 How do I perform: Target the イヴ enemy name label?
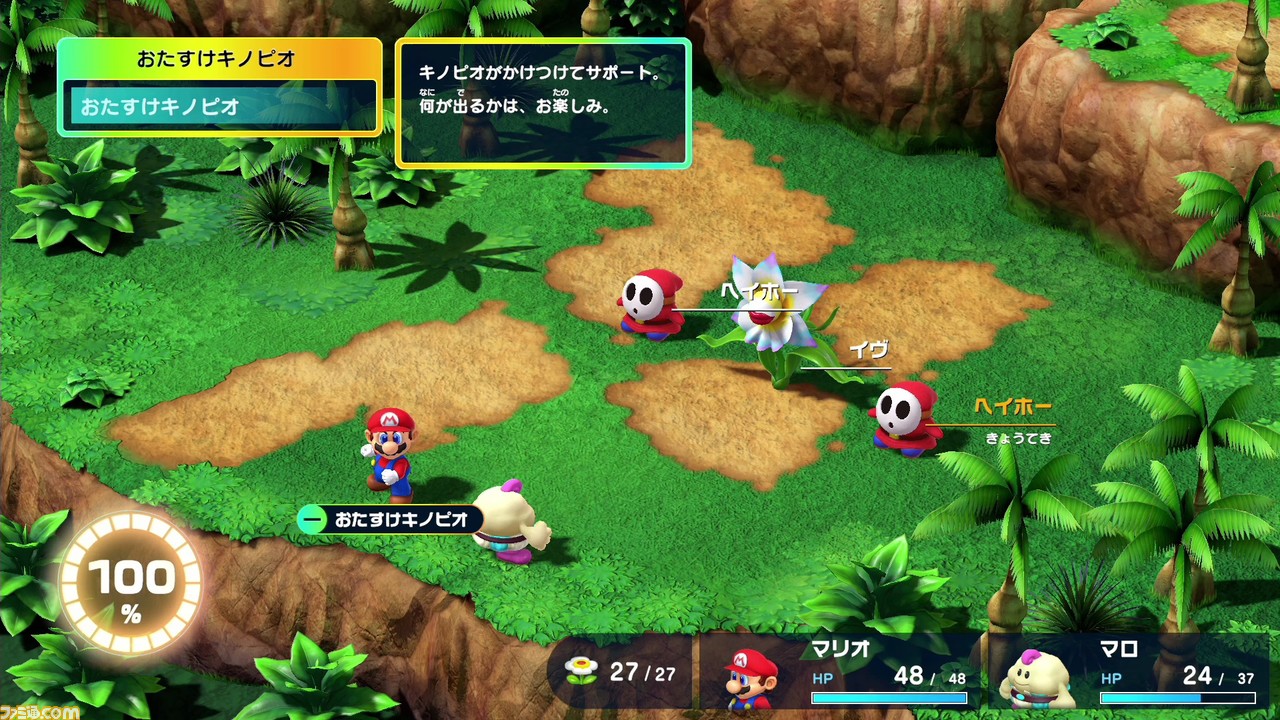868,350
